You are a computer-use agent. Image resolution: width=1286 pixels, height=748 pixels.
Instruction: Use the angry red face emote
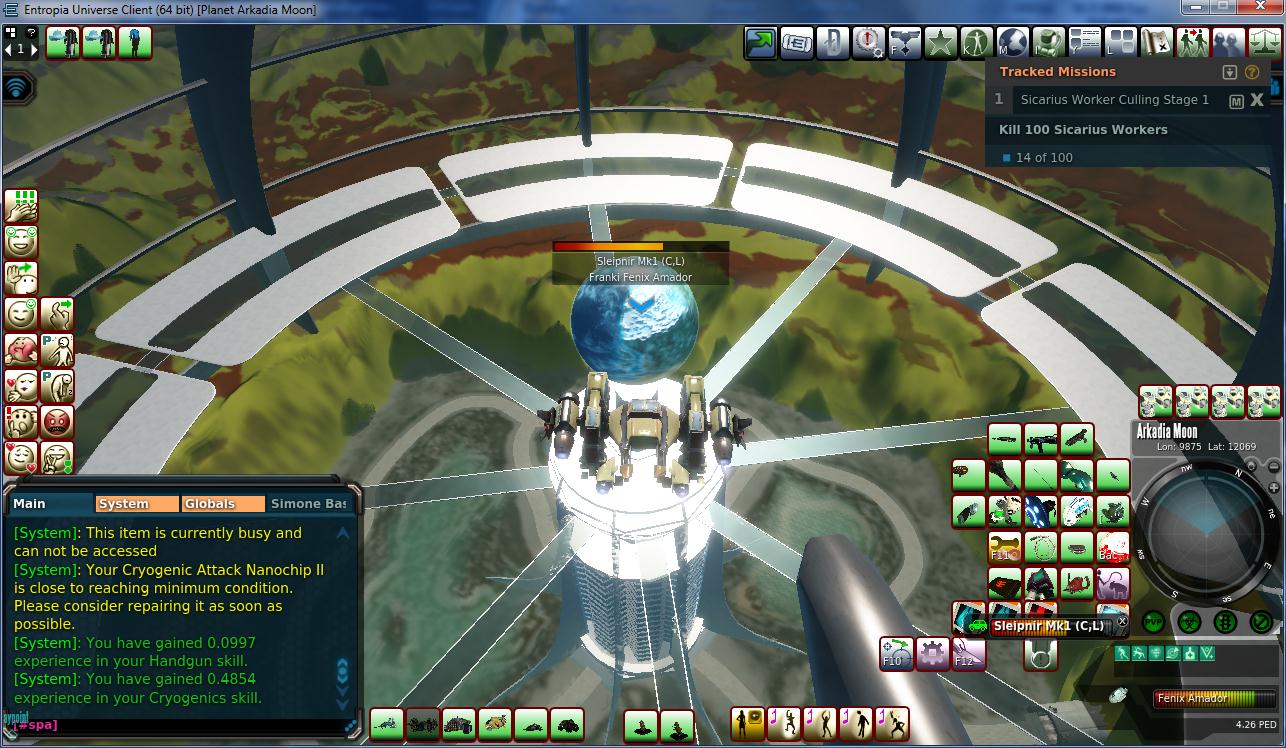coord(58,422)
